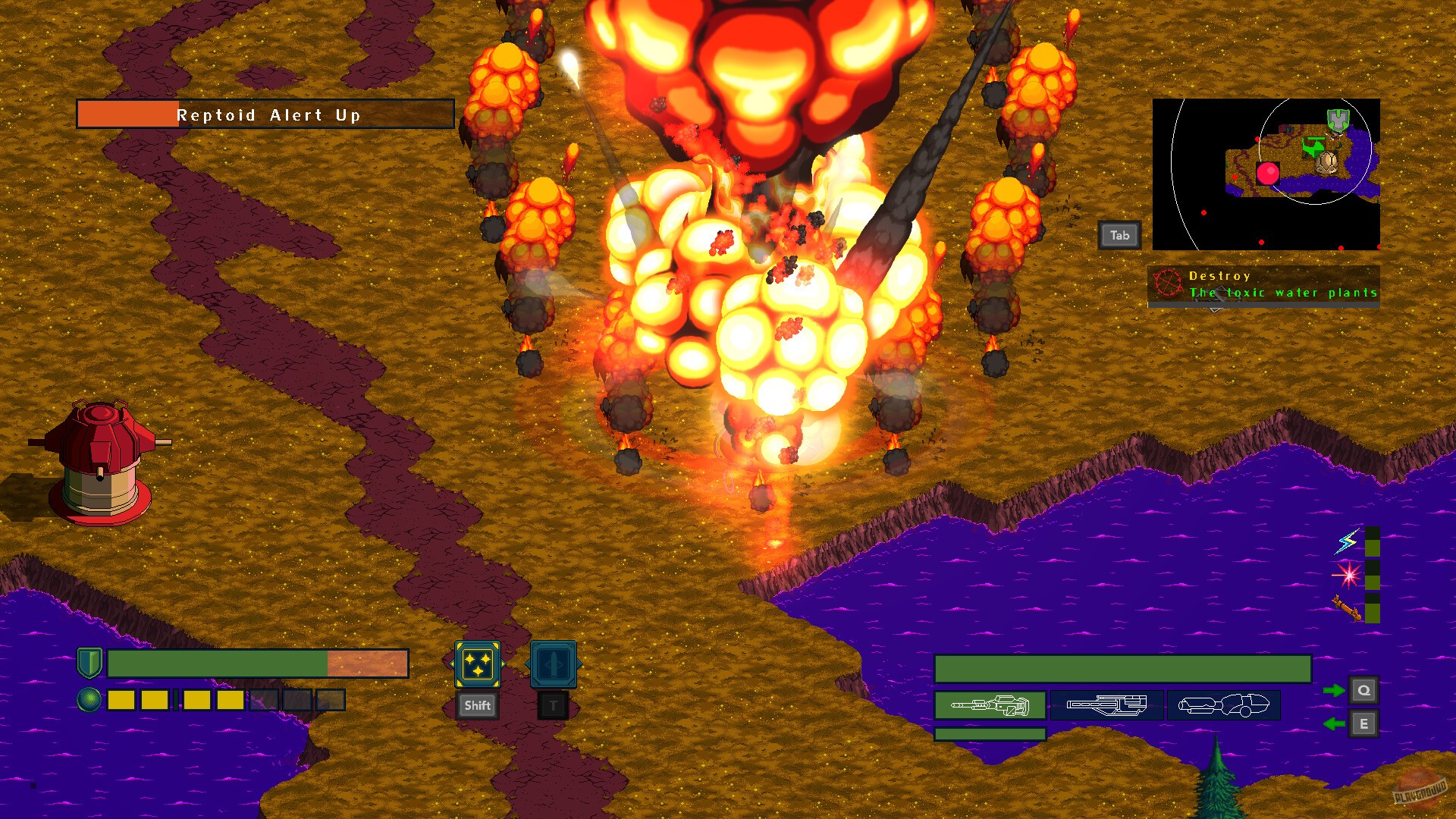Click the shield emblem beside the health bar
This screenshot has width=1456, height=819.
[x=89, y=662]
